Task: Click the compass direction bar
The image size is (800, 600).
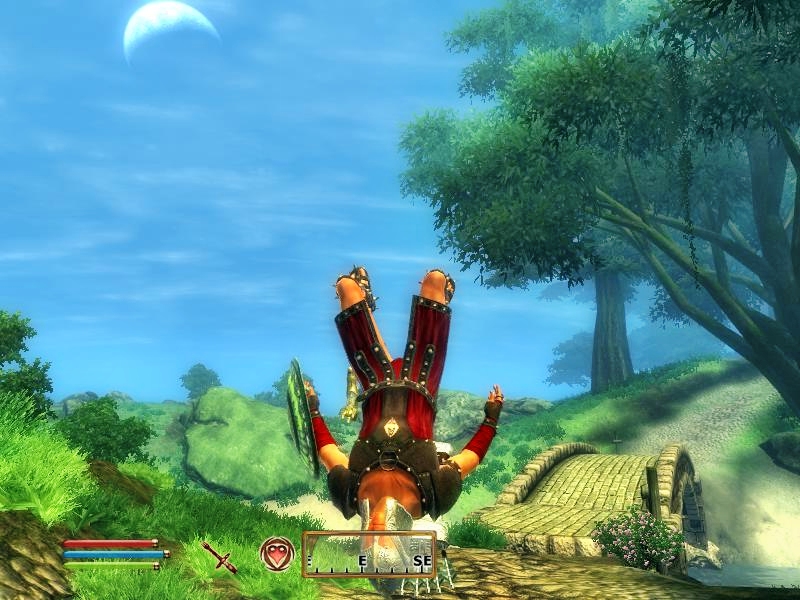Action: pyautogui.click(x=370, y=555)
